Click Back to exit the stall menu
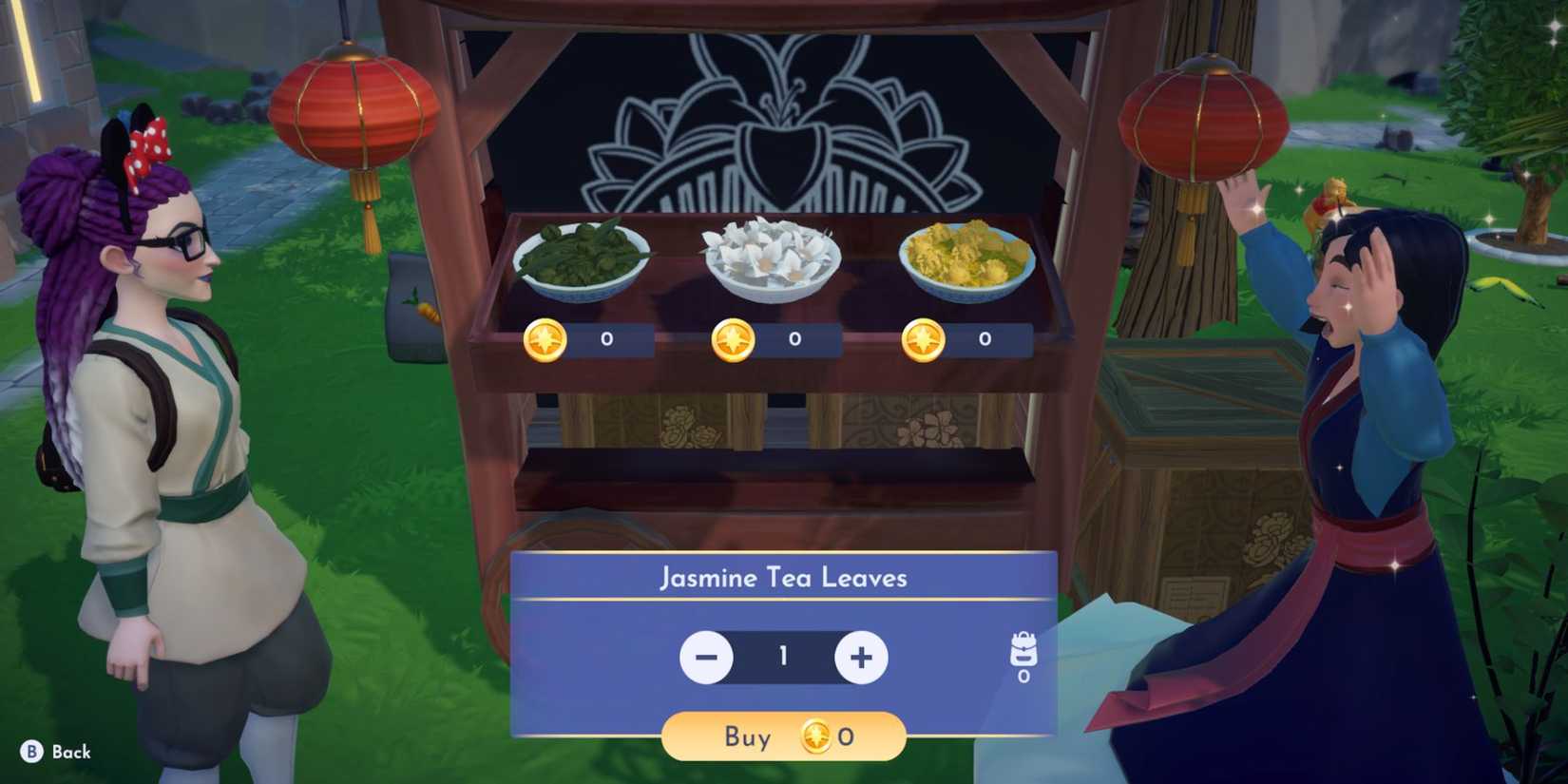The width and height of the screenshot is (1568, 784). coord(57,751)
